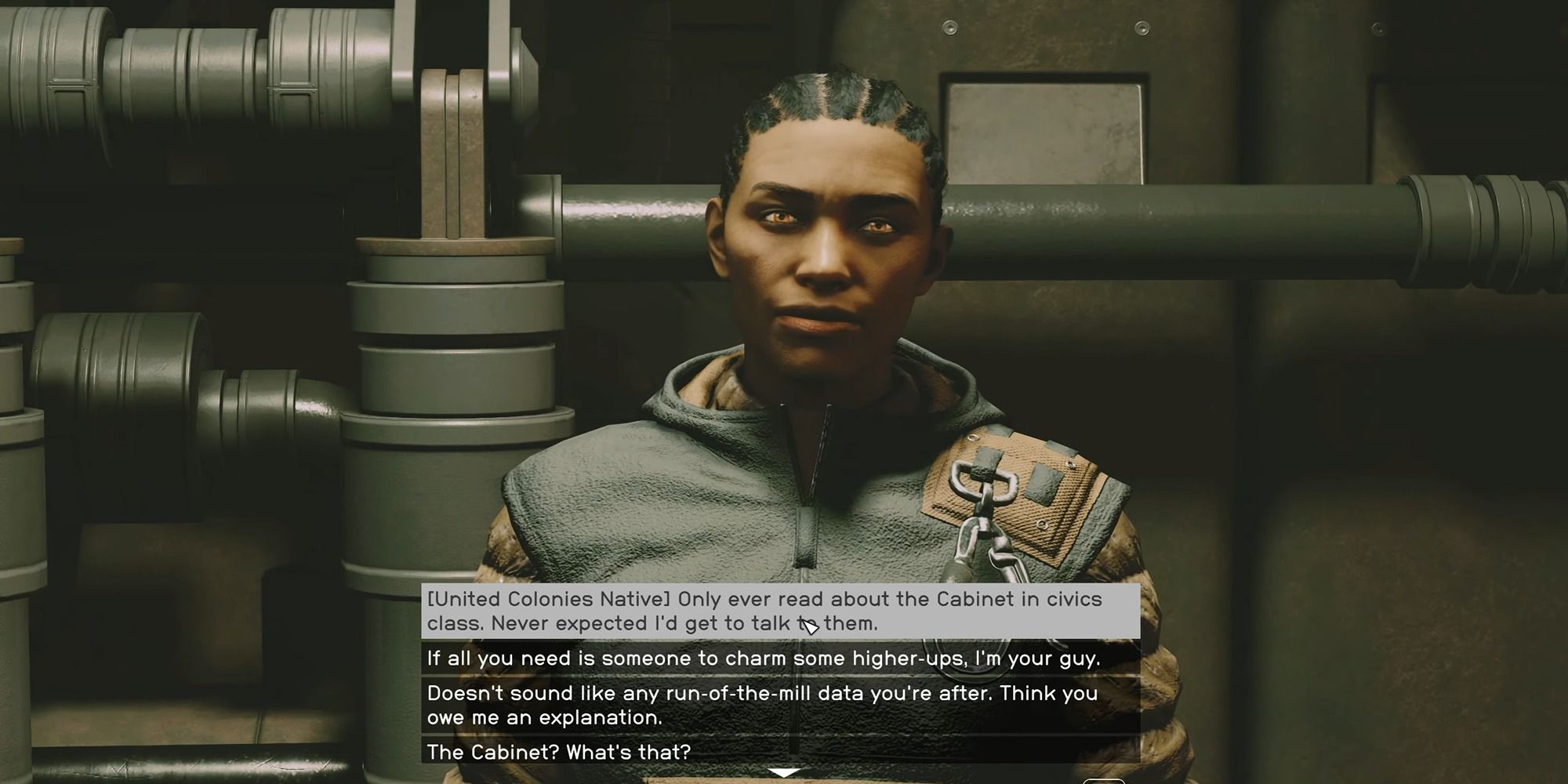Click the down arrow to show more dialogue options

782,771
